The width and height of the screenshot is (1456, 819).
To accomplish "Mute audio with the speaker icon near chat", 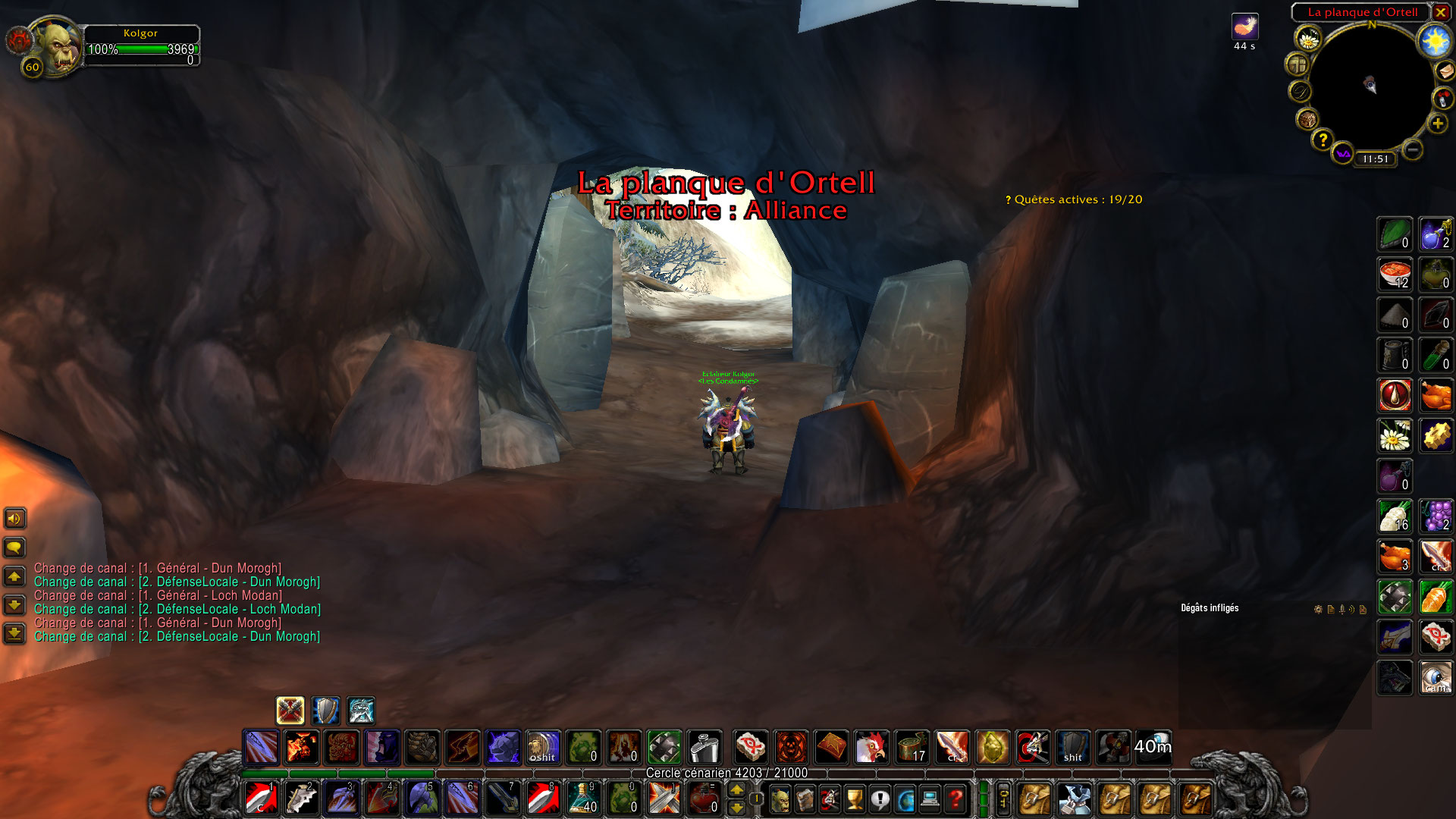I will point(14,518).
